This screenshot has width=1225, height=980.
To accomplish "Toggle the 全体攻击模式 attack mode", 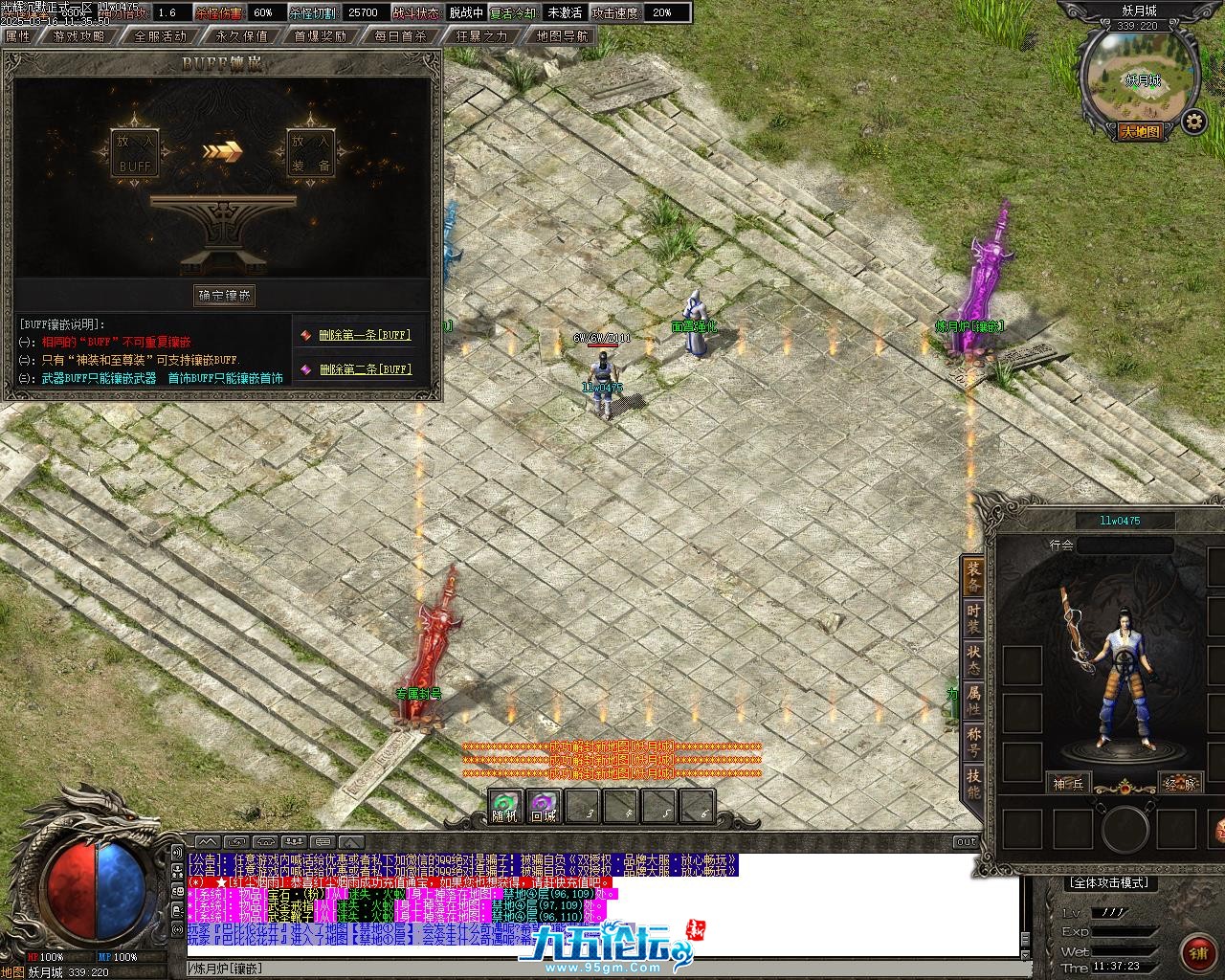I will click(1110, 882).
